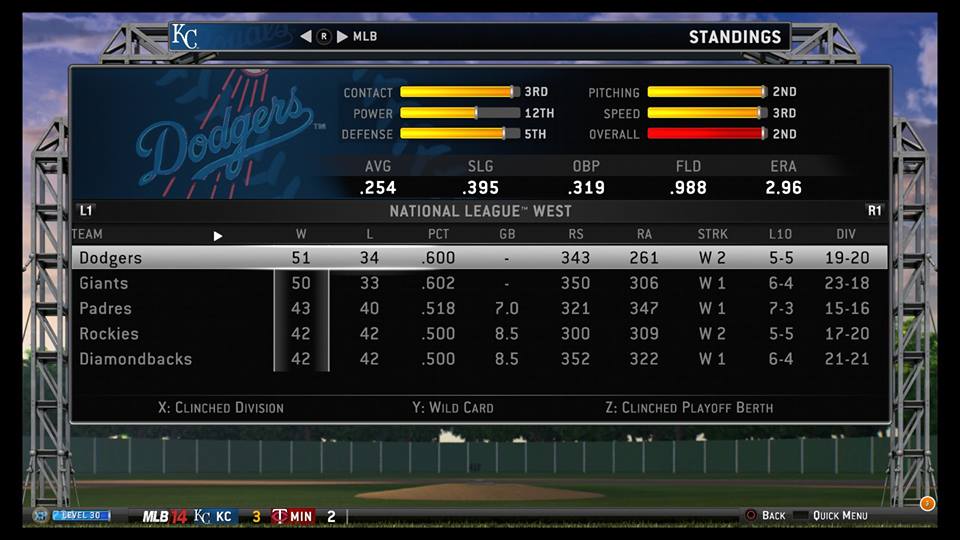Click the right arrow beside MLB
960x540 pixels.
342,37
